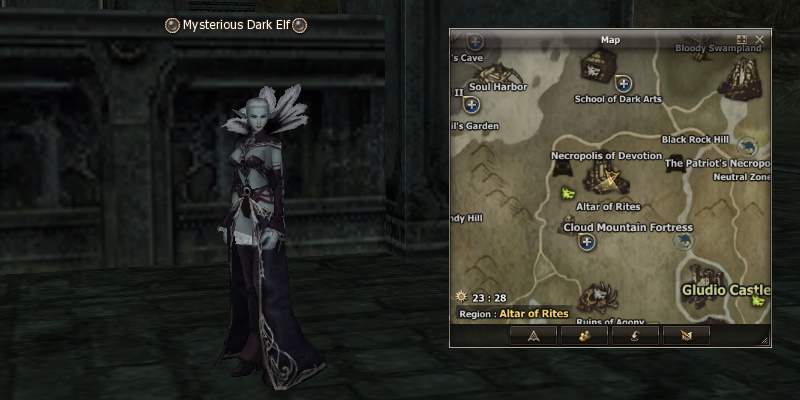Select the Patriot's Necropolis map icon
Screen dimensions: 800x400
(674, 163)
